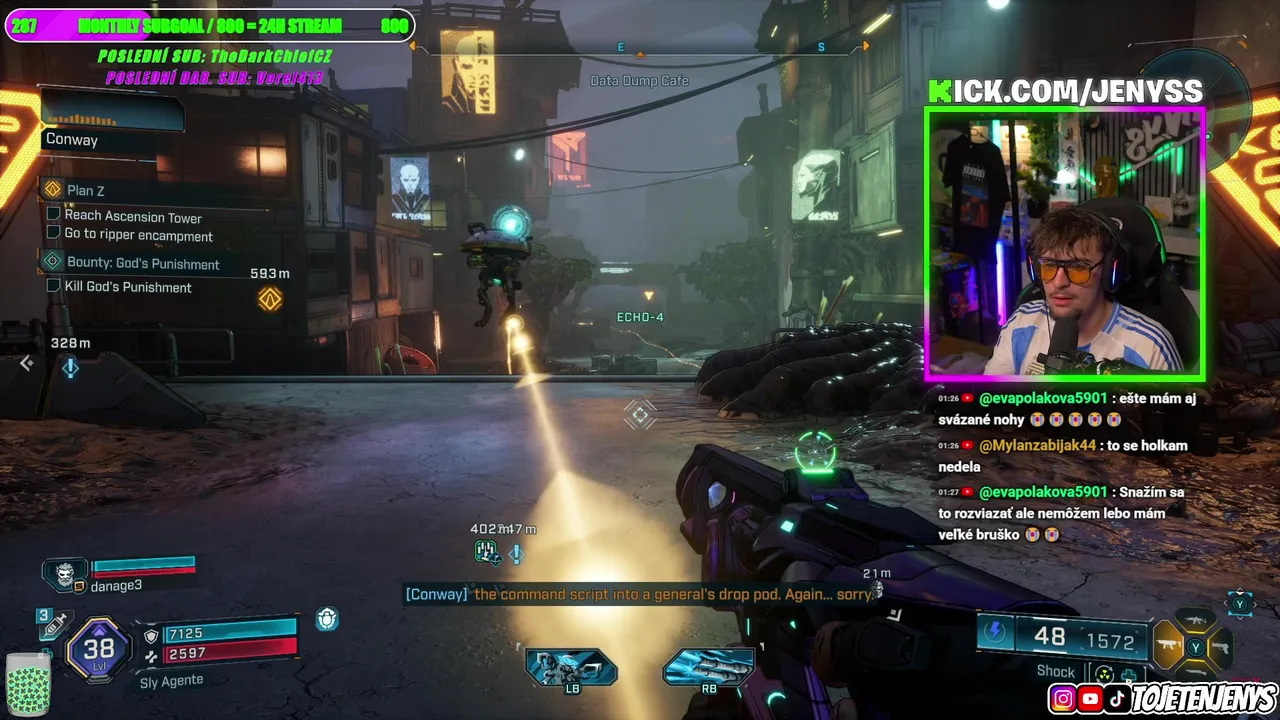Viewport: 1280px width, 720px height.
Task: Tick the Go to ripper encampment box
Action: (54, 233)
